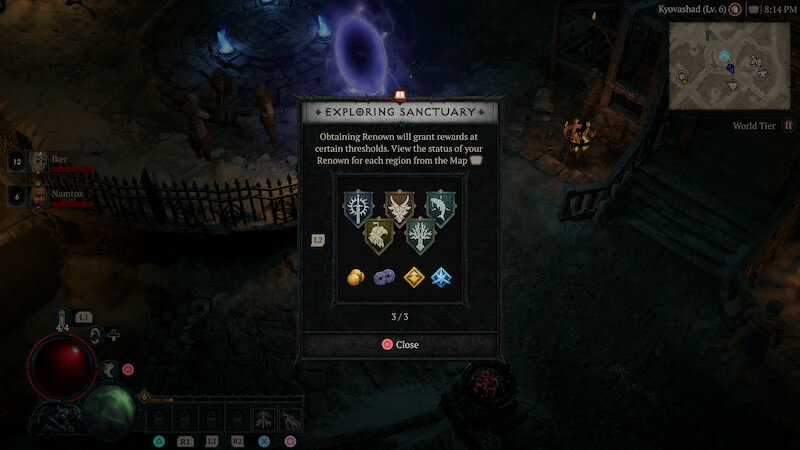Click the horned demon region shield emblem
The width and height of the screenshot is (800, 450).
click(x=399, y=209)
